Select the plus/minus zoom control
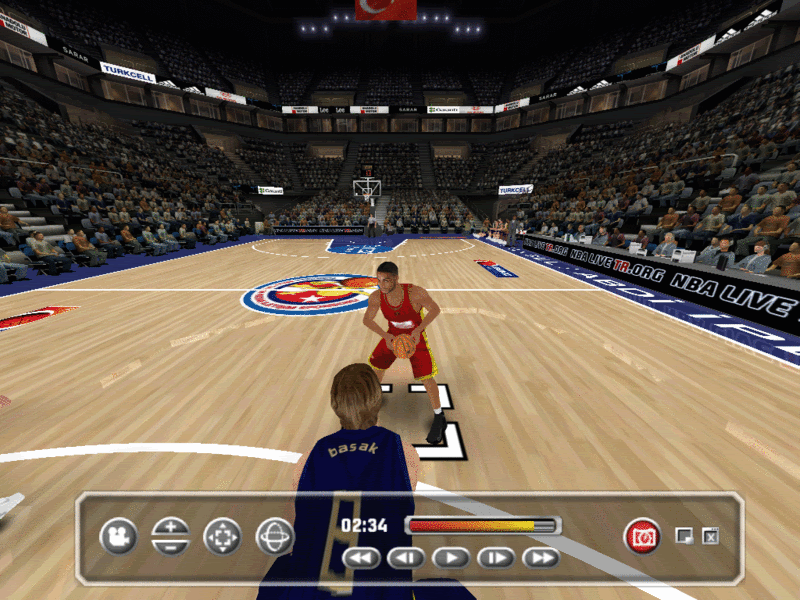The image size is (800, 600). point(170,537)
